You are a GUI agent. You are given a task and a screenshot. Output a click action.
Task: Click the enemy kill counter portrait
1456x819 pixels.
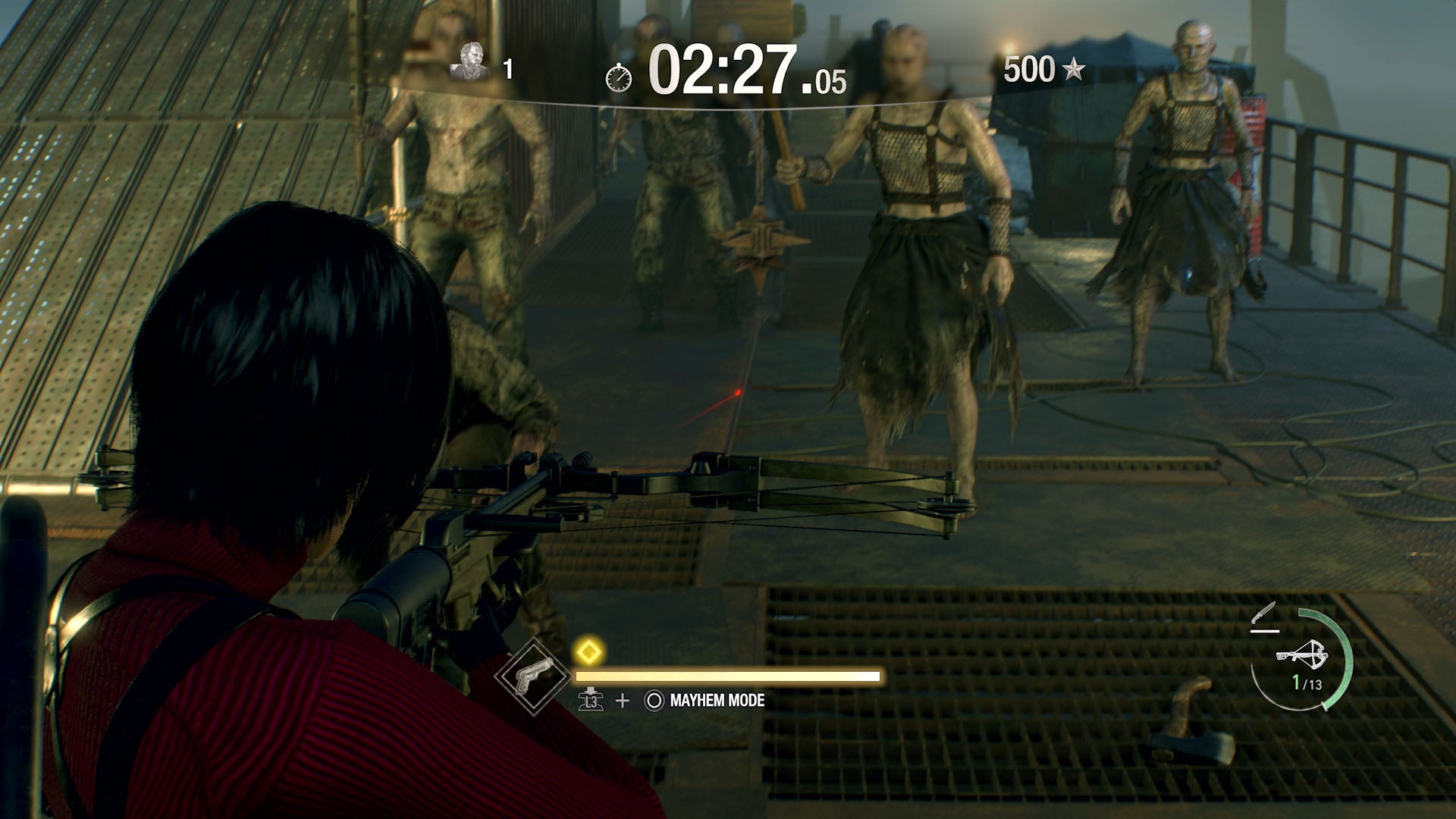click(x=471, y=62)
